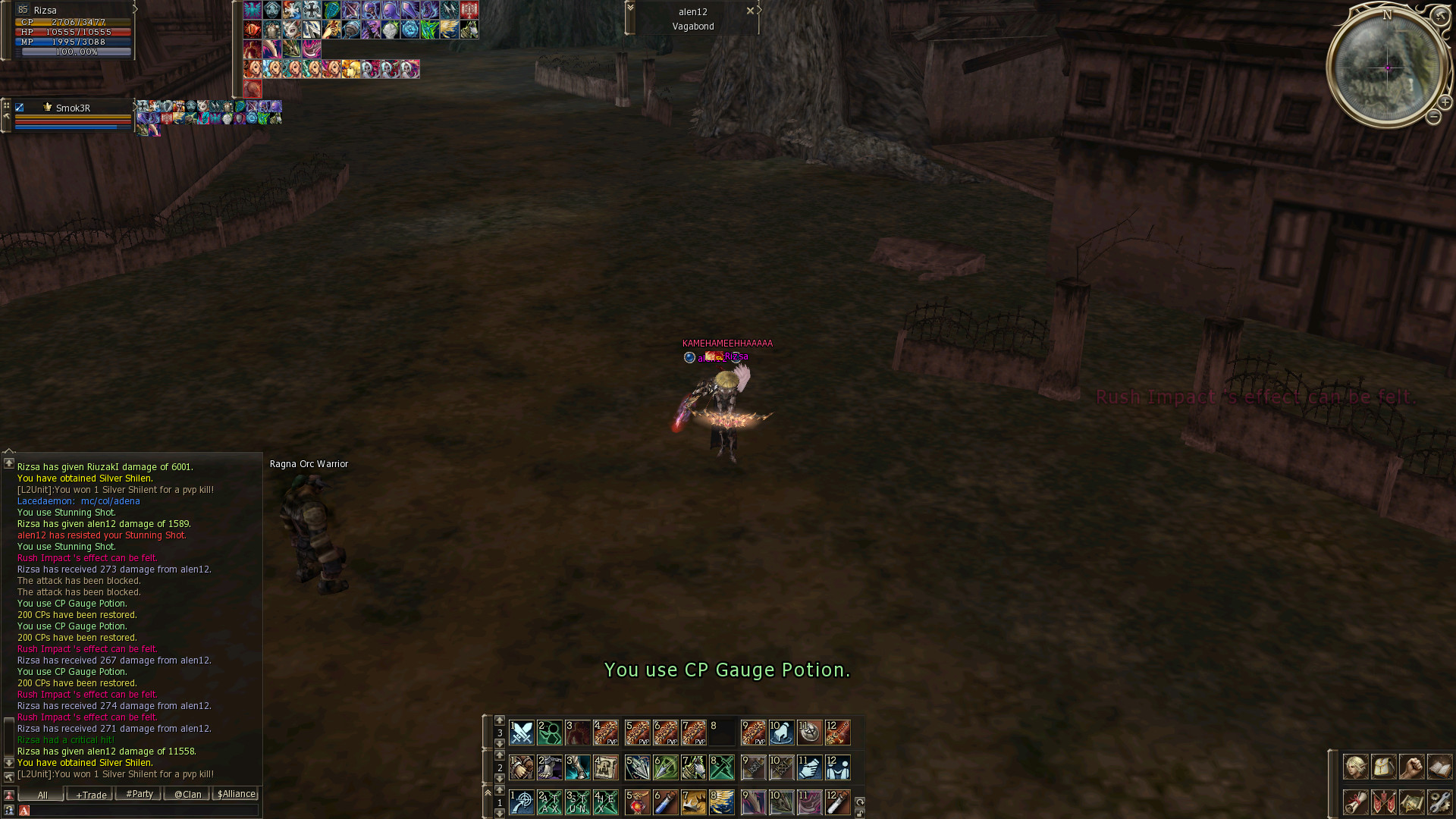Show the @Clan chat tab
The image size is (1456, 819).
pos(187,794)
